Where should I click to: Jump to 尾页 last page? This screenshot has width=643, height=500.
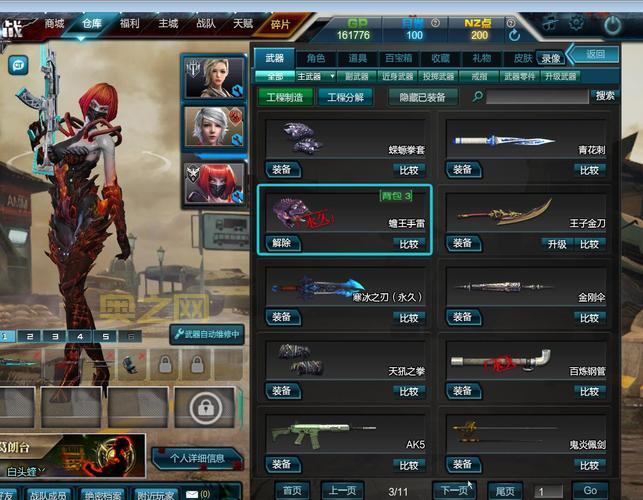pyautogui.click(x=507, y=490)
